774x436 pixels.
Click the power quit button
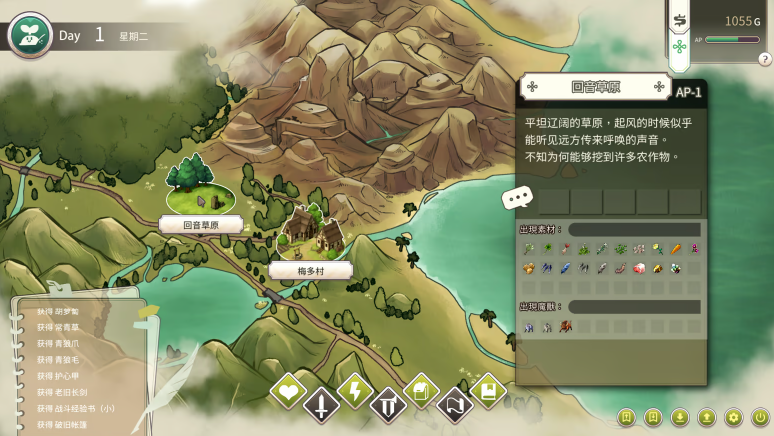[x=759, y=416]
